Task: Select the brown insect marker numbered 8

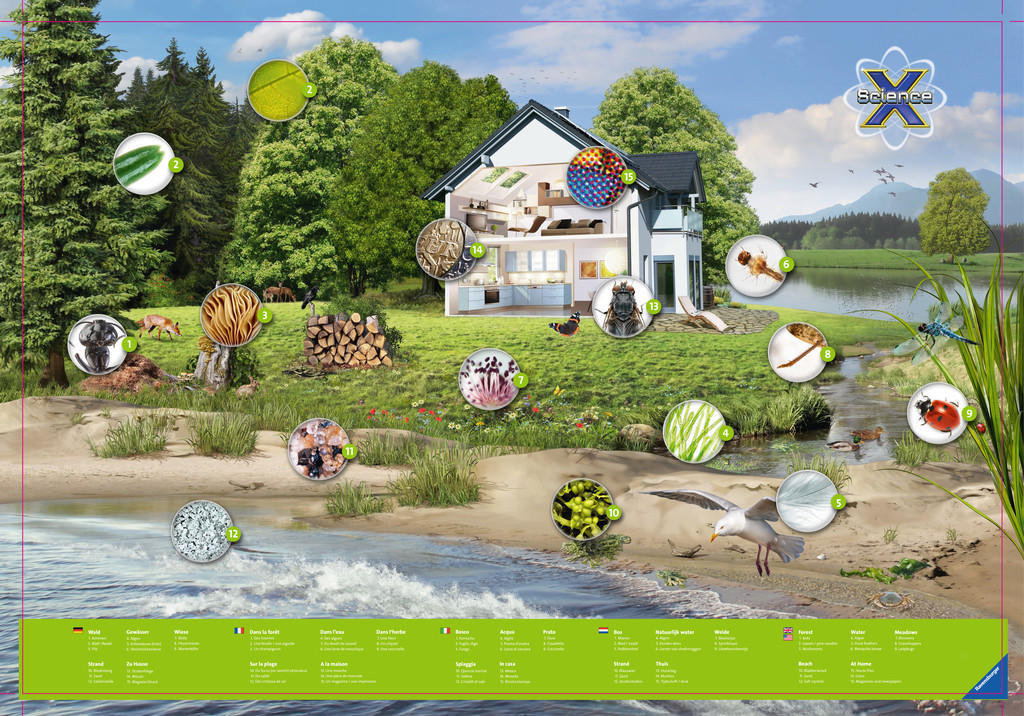Action: tap(798, 352)
